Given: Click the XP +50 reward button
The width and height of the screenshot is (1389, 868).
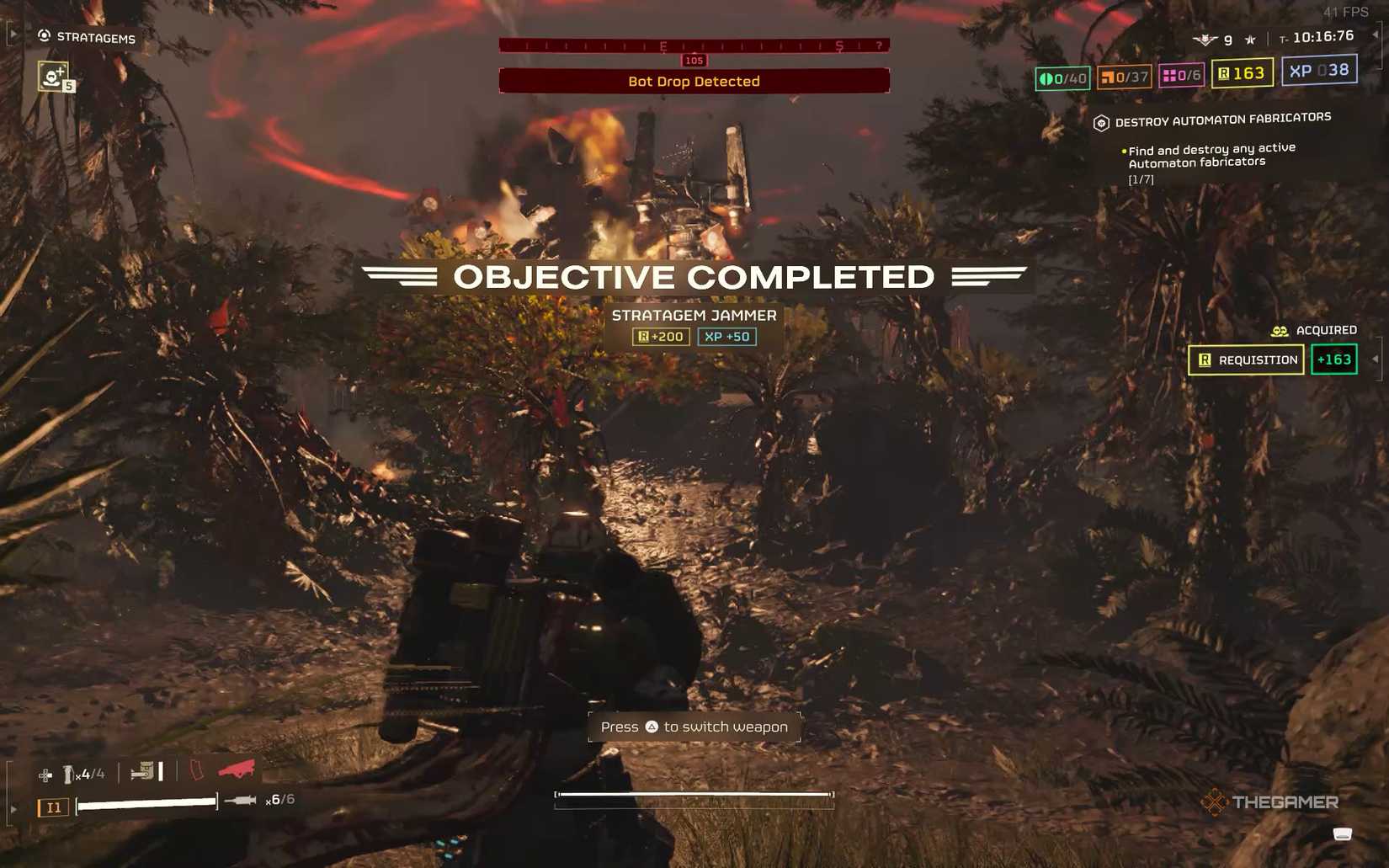Looking at the screenshot, I should [726, 336].
